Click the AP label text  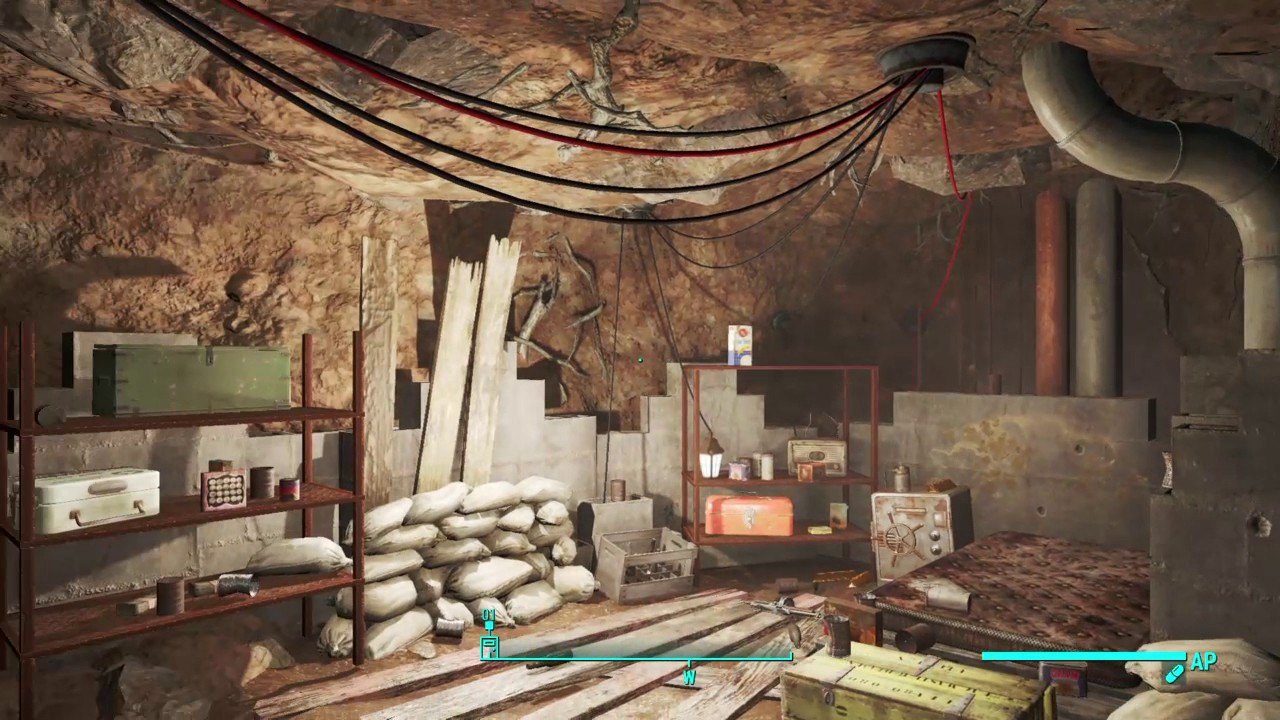click(1203, 661)
